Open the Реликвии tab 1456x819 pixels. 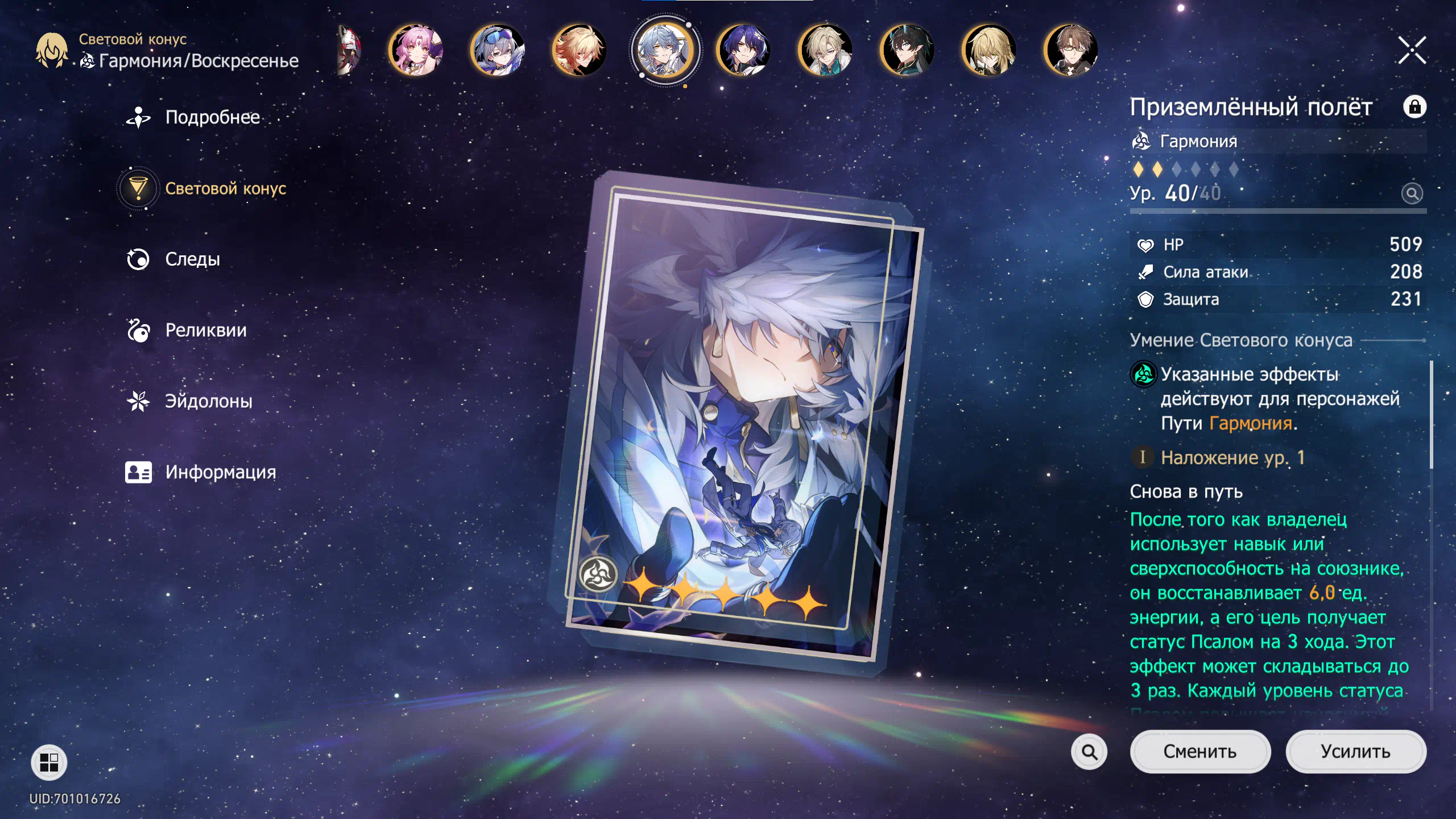point(205,330)
